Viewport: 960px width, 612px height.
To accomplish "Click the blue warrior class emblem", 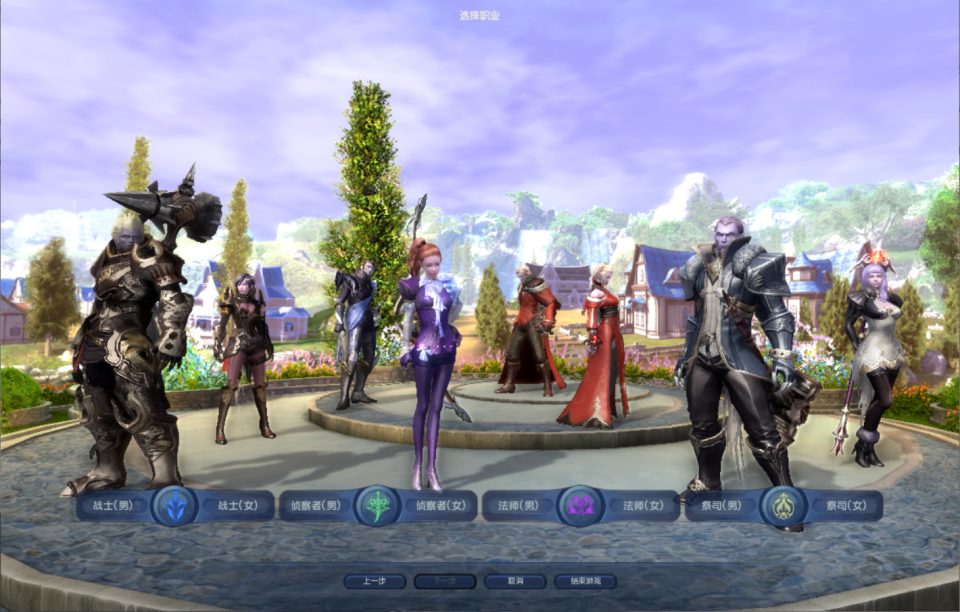I will (175, 506).
